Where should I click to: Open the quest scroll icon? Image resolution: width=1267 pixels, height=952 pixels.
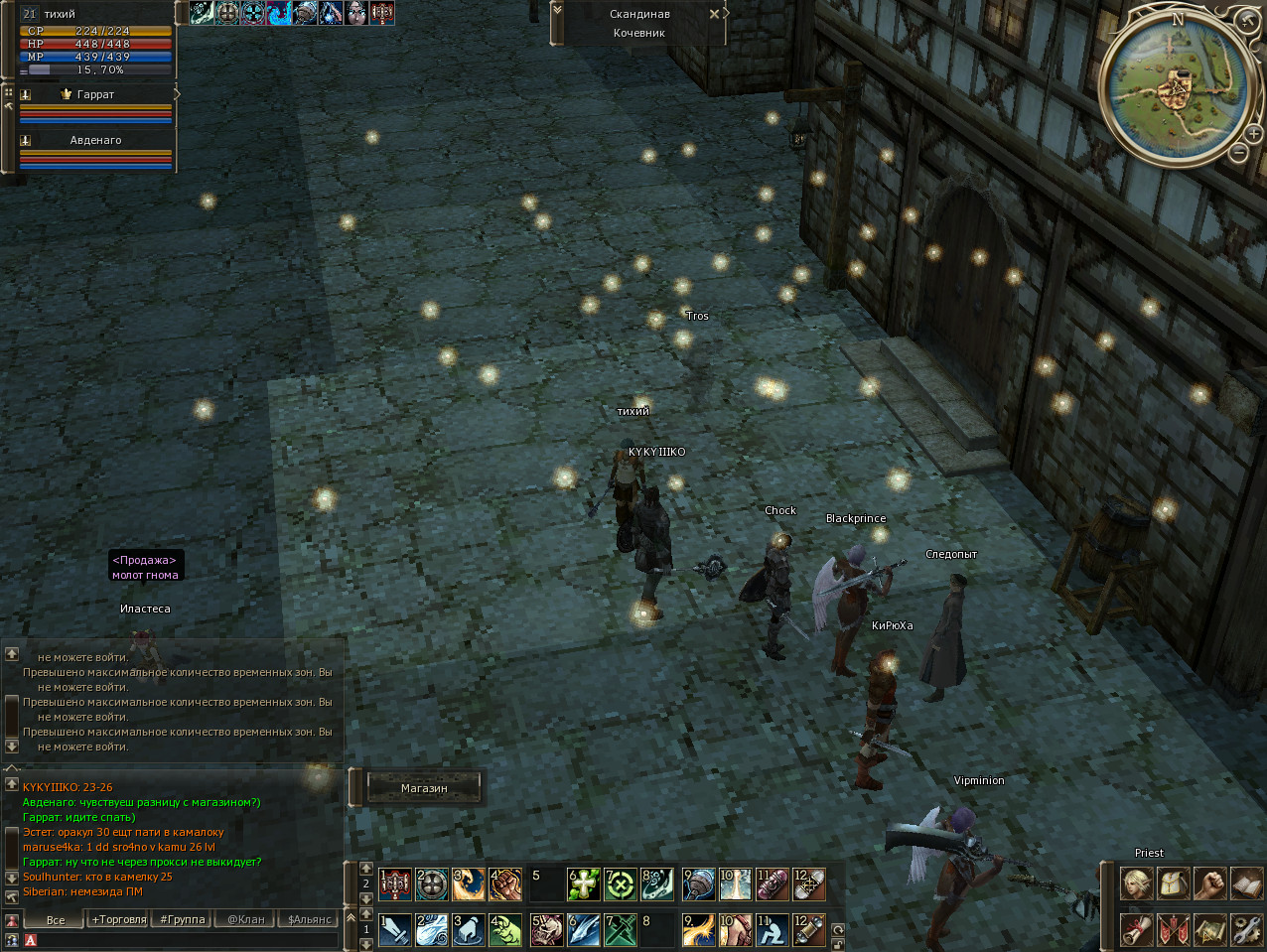pyautogui.click(x=1137, y=929)
